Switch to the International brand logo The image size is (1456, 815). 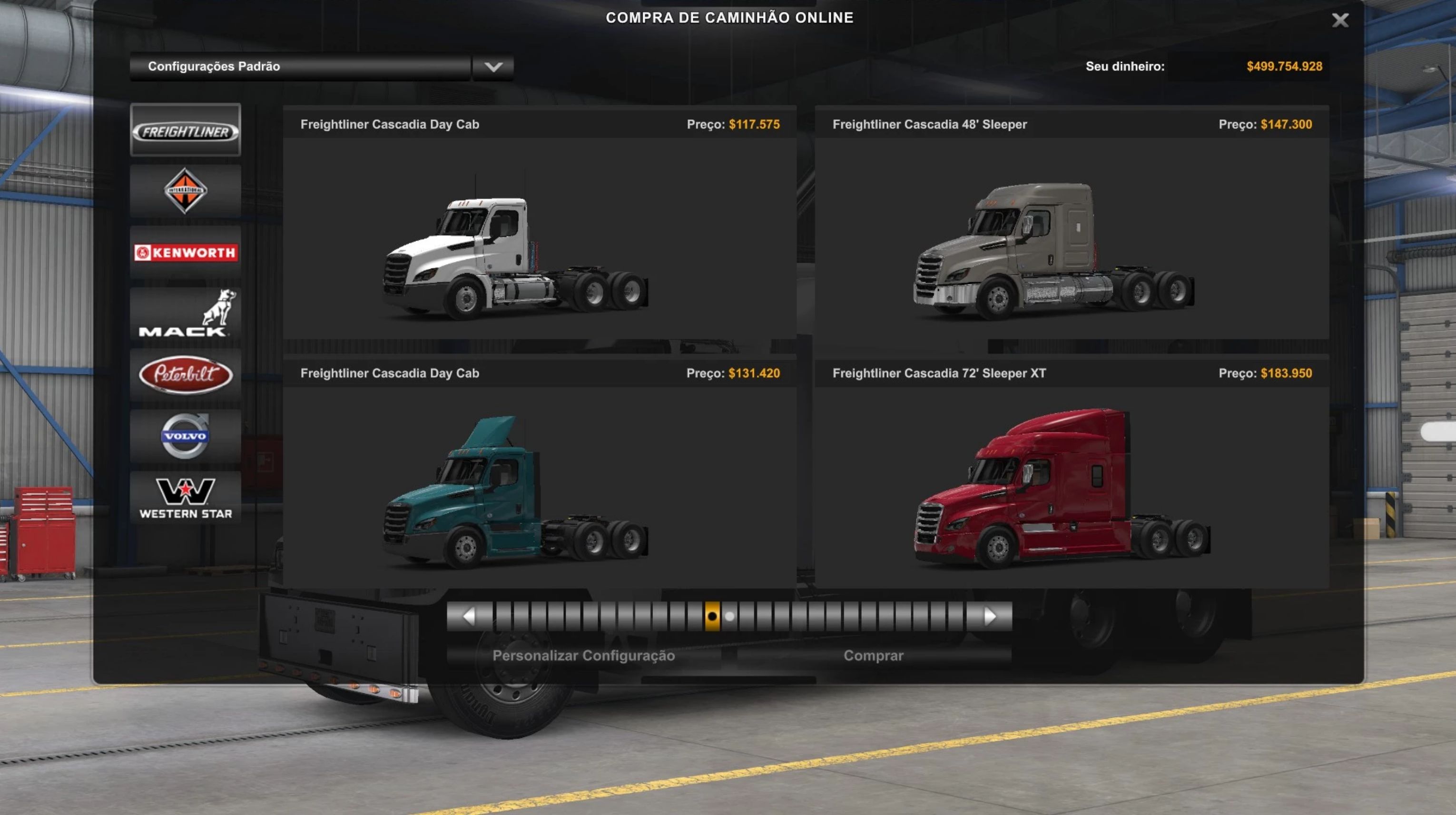pyautogui.click(x=186, y=191)
